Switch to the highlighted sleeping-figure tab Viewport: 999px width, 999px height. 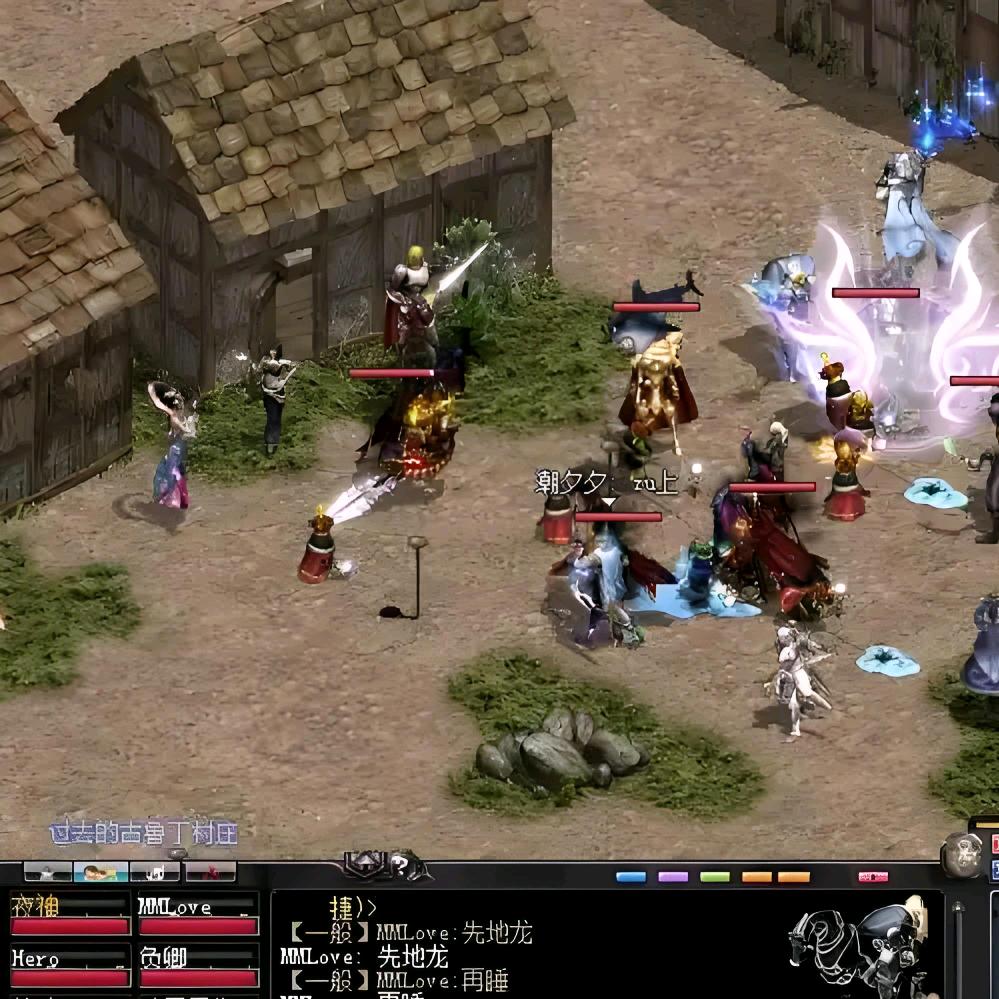pyautogui.click(x=101, y=872)
